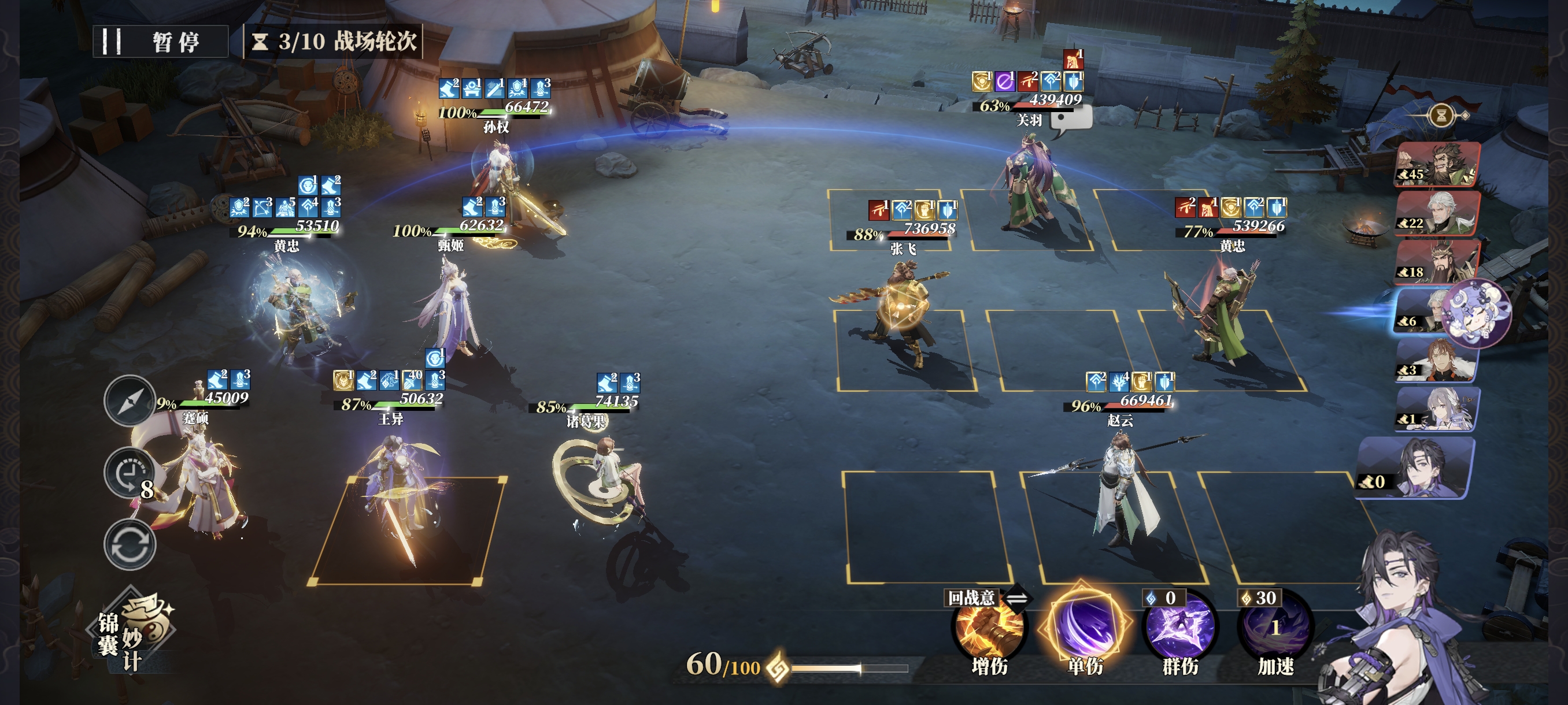
Task: Select turn-order portrait with speed 45
Action: 1437,164
